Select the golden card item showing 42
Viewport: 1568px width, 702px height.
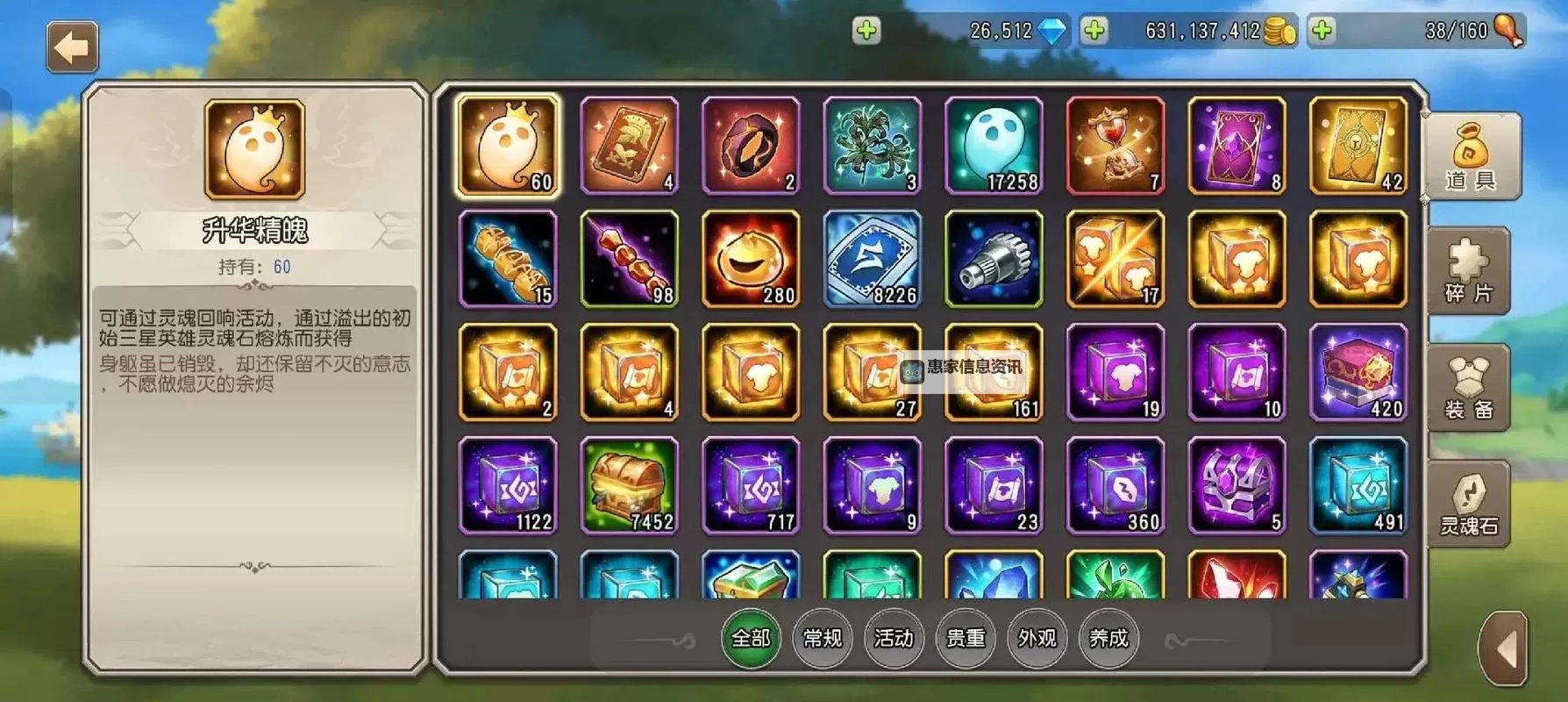pyautogui.click(x=1358, y=145)
